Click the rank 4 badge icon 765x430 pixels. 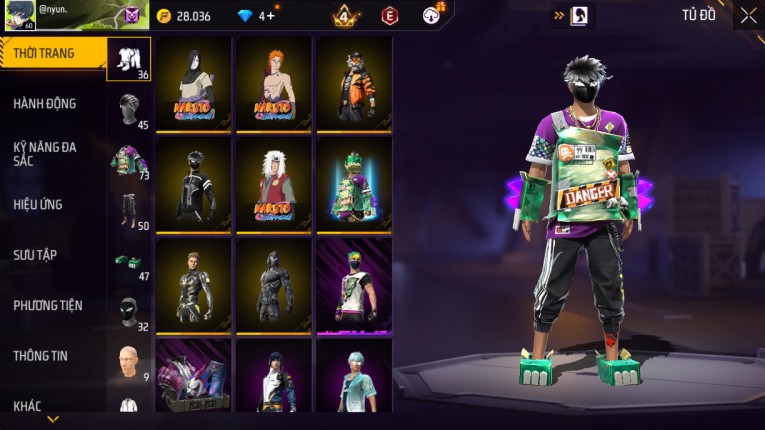coord(346,16)
